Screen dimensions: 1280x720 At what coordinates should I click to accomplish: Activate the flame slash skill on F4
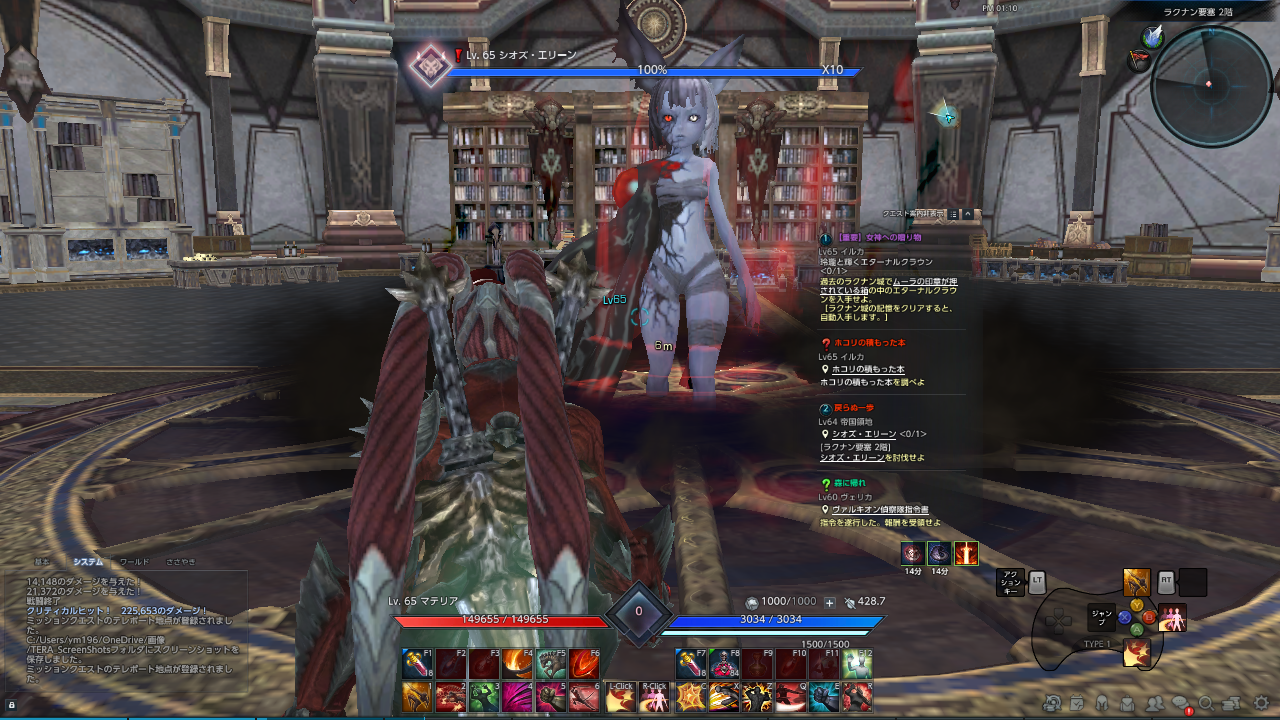[518, 664]
